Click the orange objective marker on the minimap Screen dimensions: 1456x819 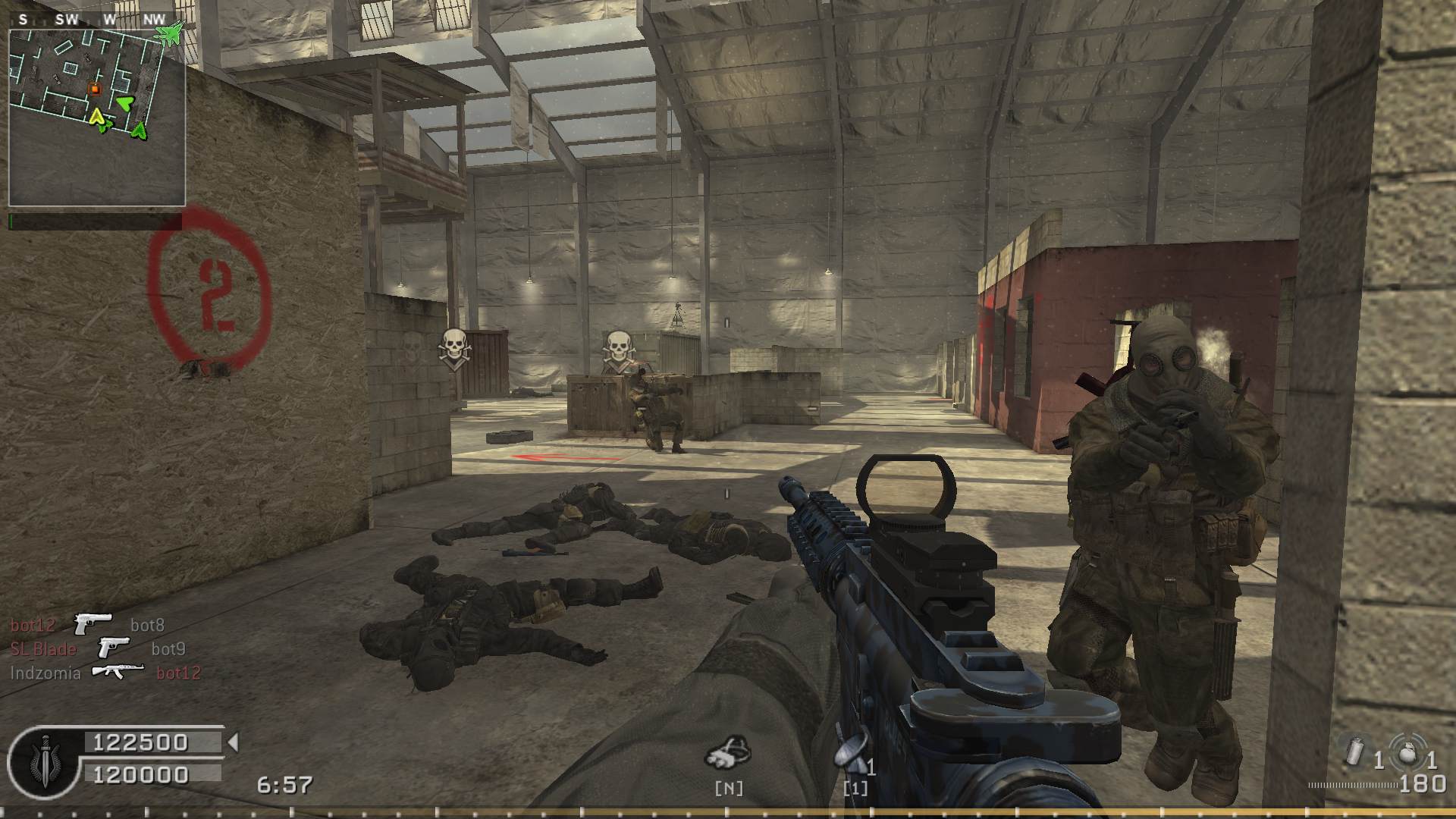click(x=95, y=89)
